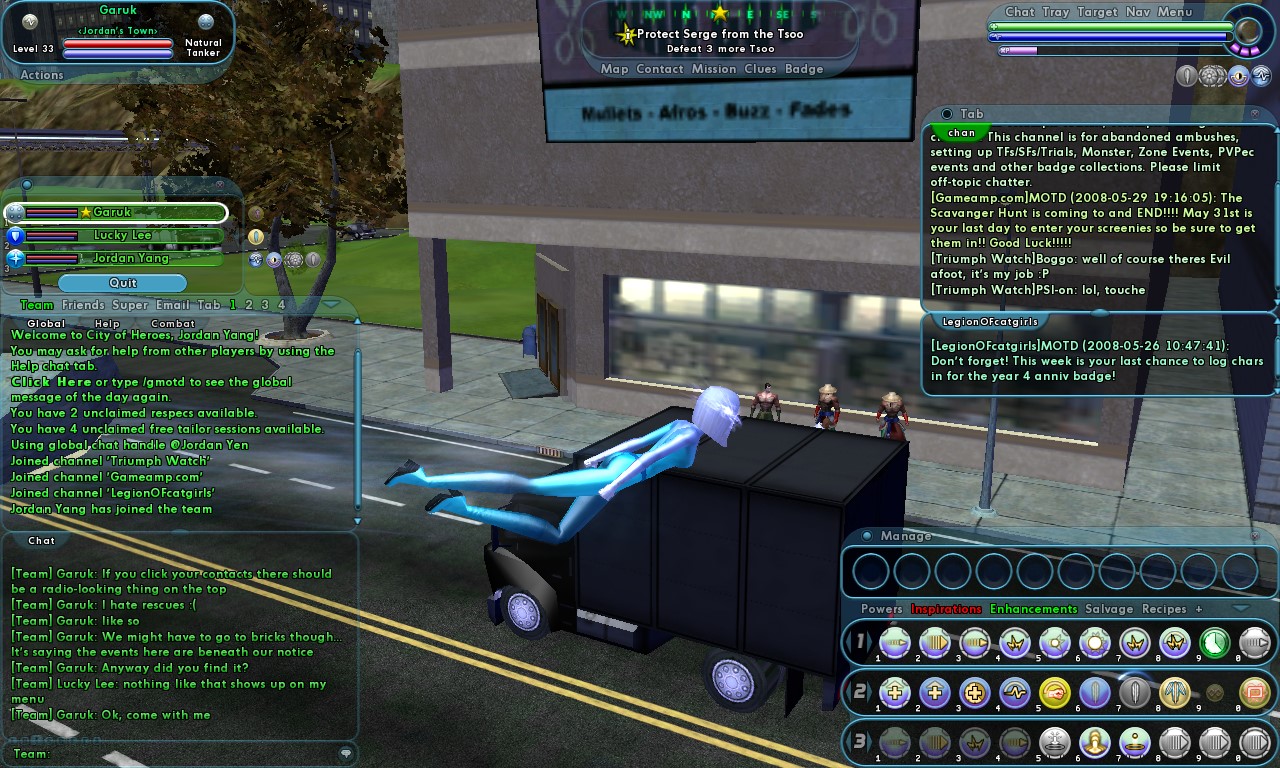Toggle the Tray from the top menu
1280x768 pixels.
[1055, 12]
